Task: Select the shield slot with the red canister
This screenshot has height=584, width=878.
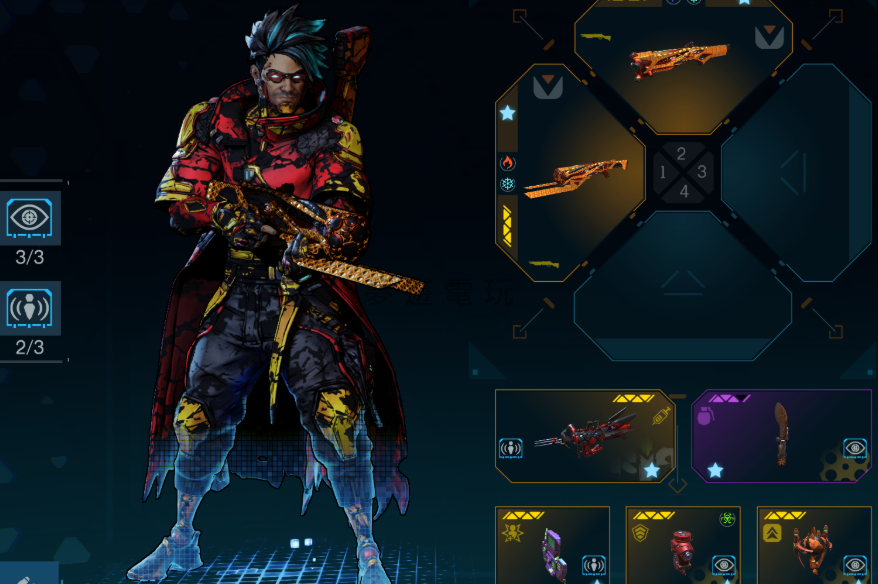Action: click(x=683, y=546)
